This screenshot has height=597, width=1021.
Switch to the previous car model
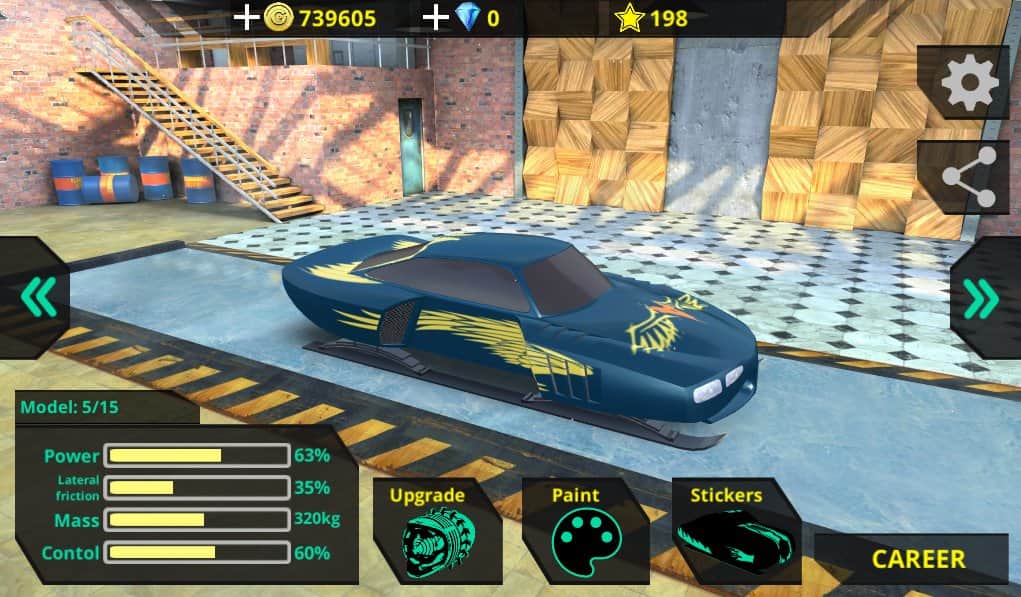pos(37,297)
